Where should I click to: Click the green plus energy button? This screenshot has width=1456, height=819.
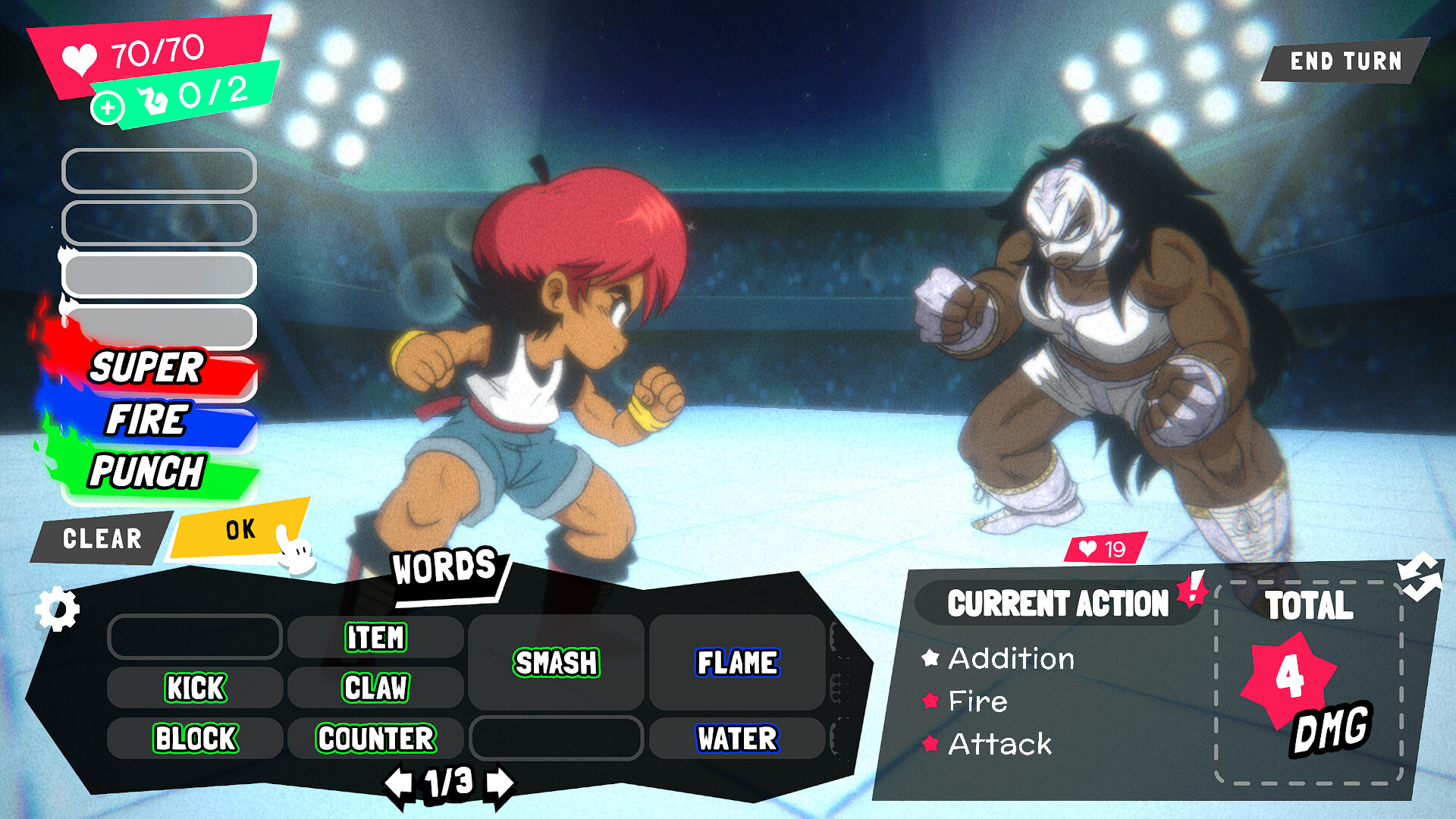(x=108, y=108)
